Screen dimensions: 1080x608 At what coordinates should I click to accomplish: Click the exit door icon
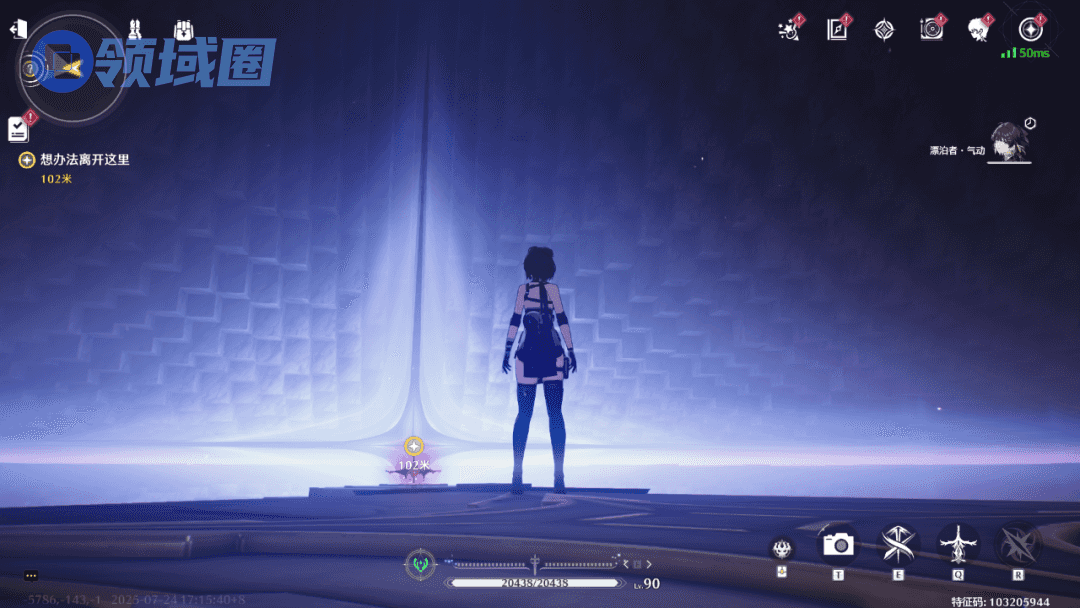[x=17, y=30]
